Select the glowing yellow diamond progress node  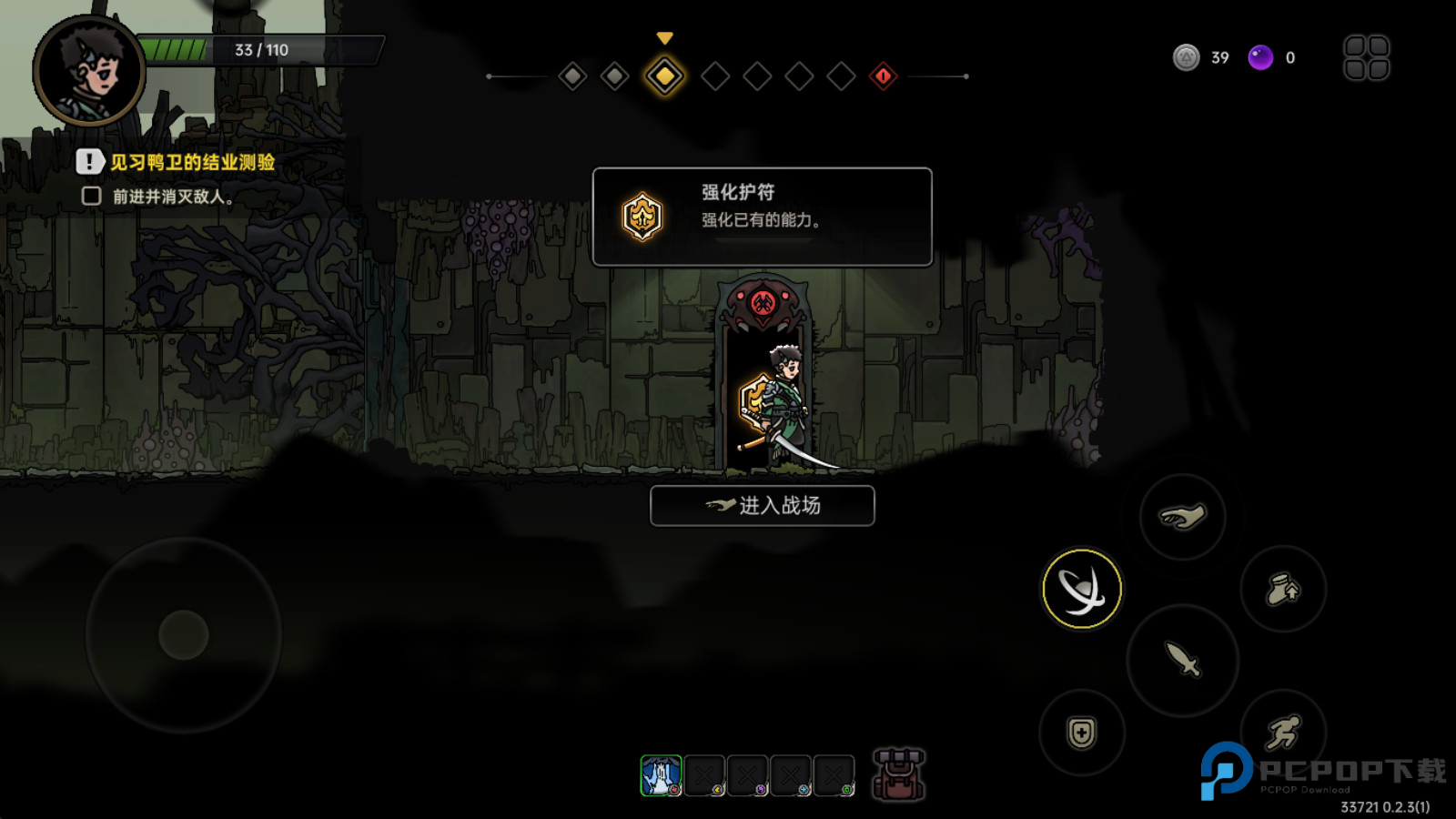665,76
